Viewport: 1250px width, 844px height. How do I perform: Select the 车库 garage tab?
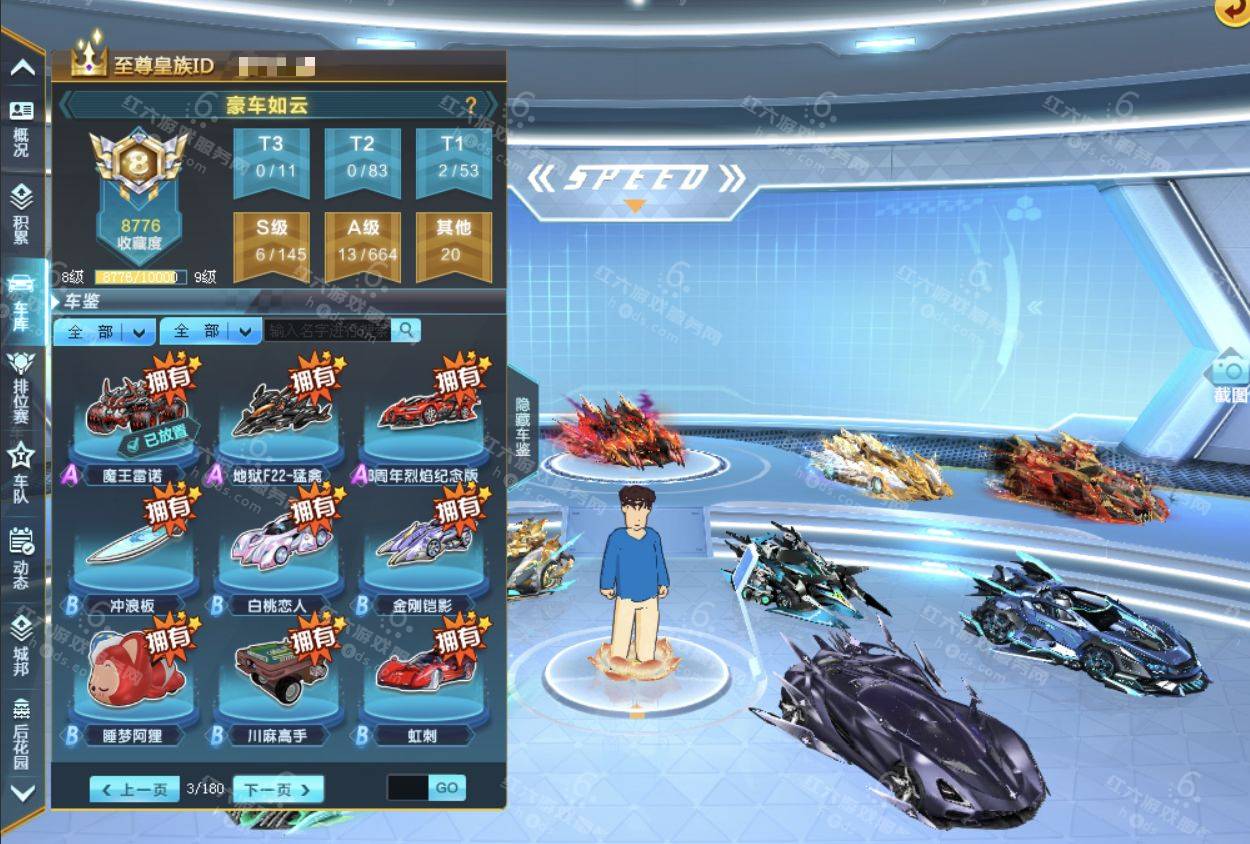[x=21, y=301]
